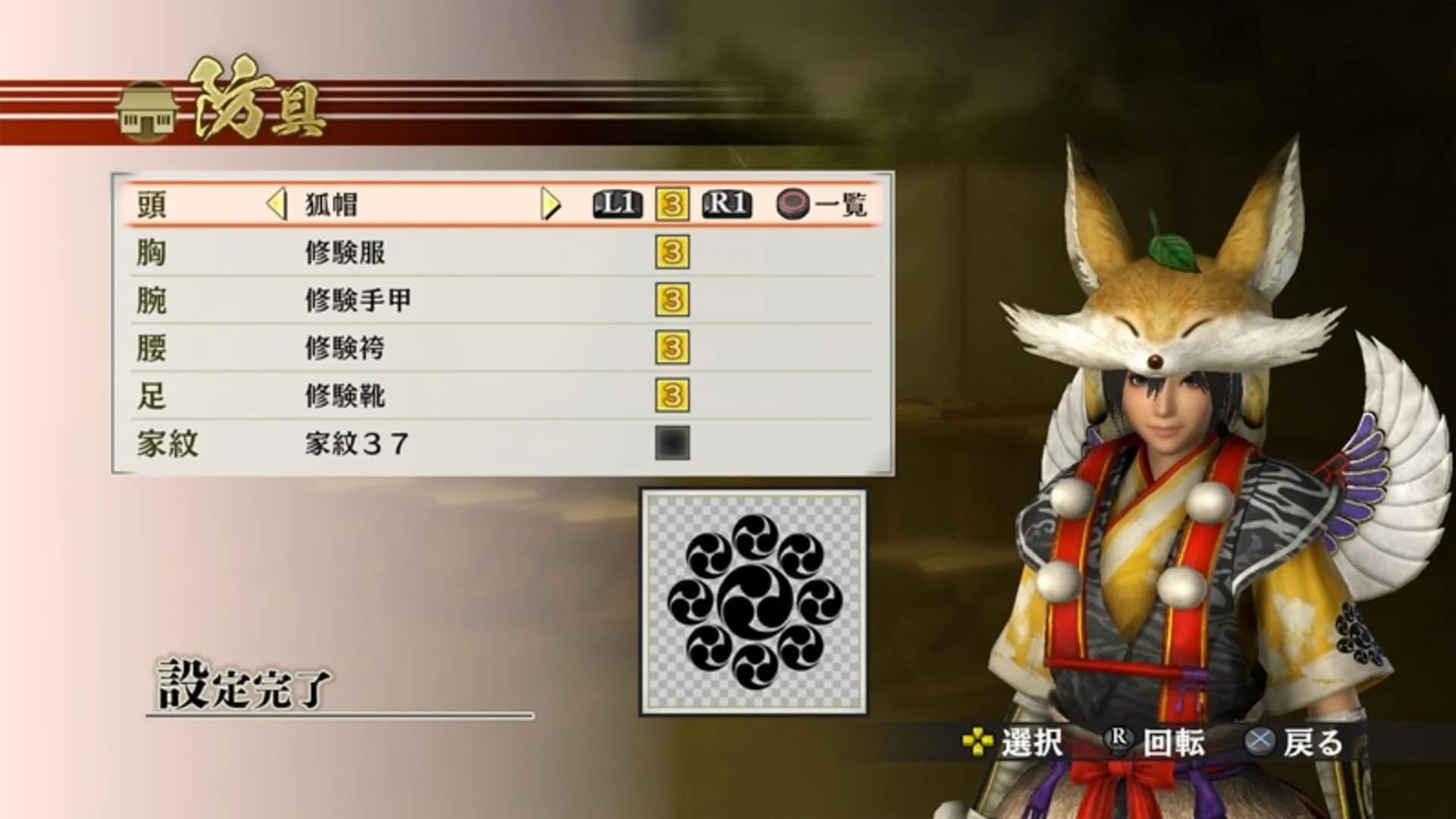Viewport: 1456px width, 819px height.
Task: Click the house shop icon in the header
Action: point(146,111)
